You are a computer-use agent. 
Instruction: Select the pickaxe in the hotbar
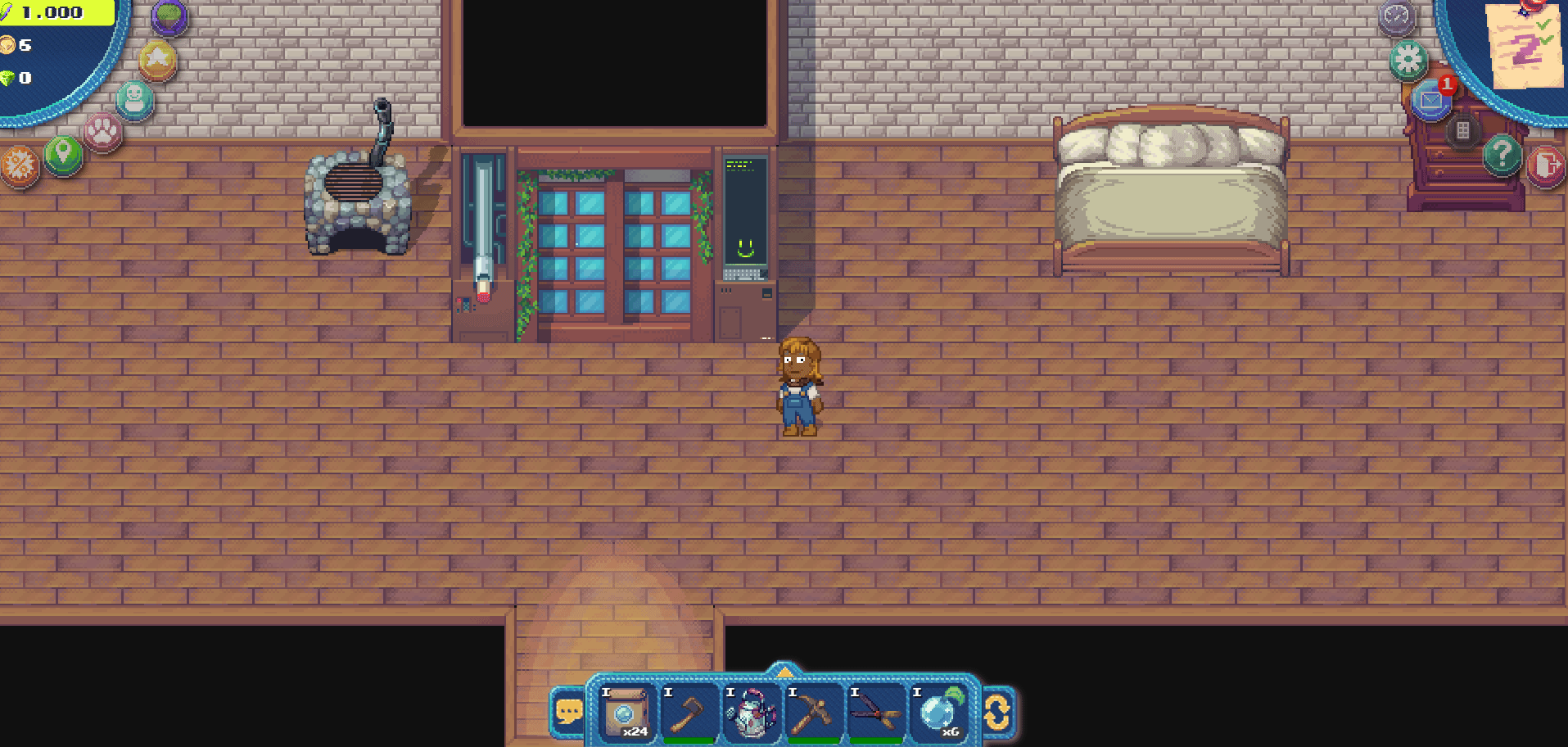[813, 711]
